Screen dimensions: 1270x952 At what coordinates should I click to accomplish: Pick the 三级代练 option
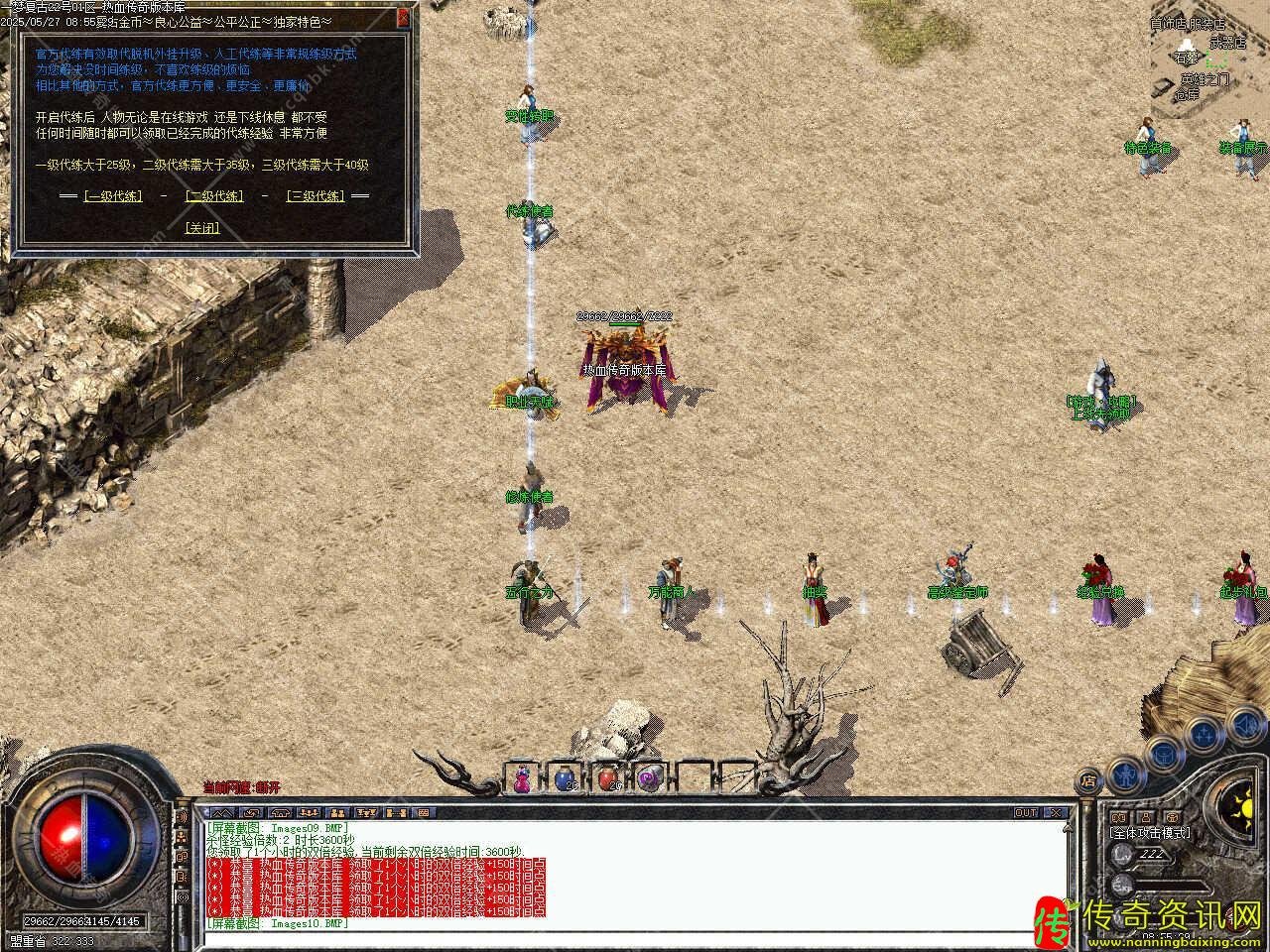click(315, 196)
